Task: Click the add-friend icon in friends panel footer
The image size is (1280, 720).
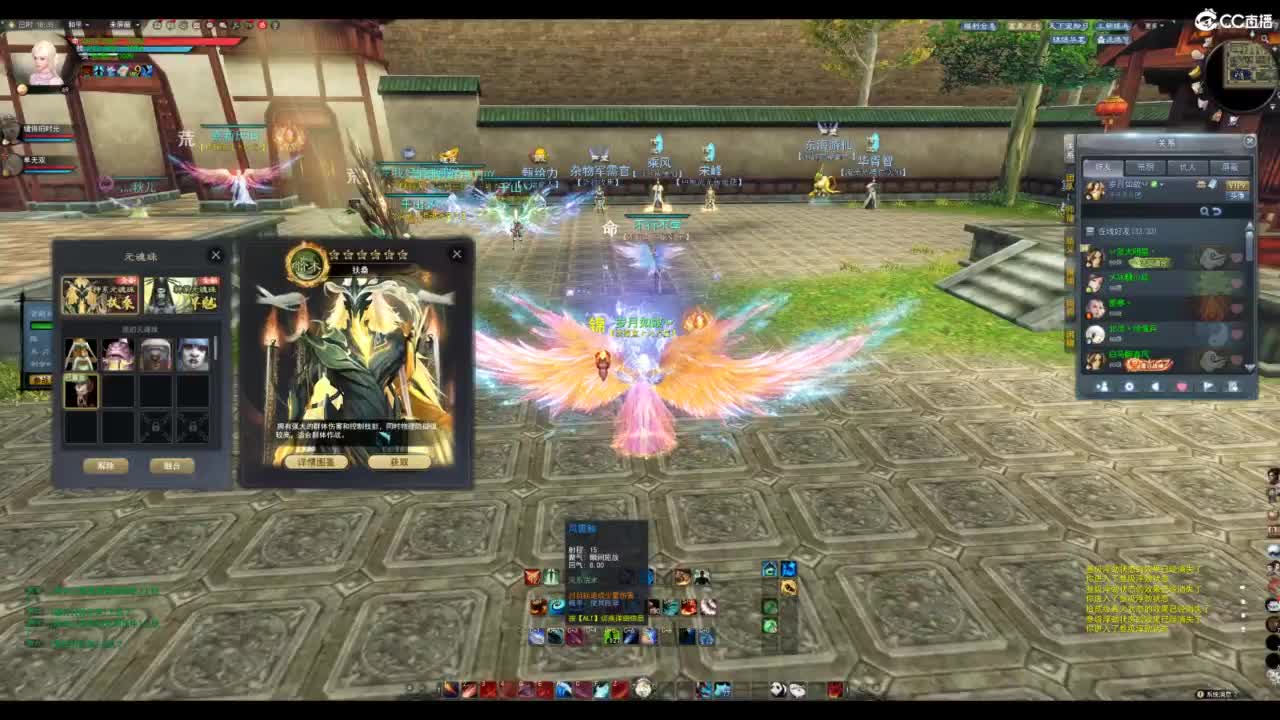Action: 1102,386
